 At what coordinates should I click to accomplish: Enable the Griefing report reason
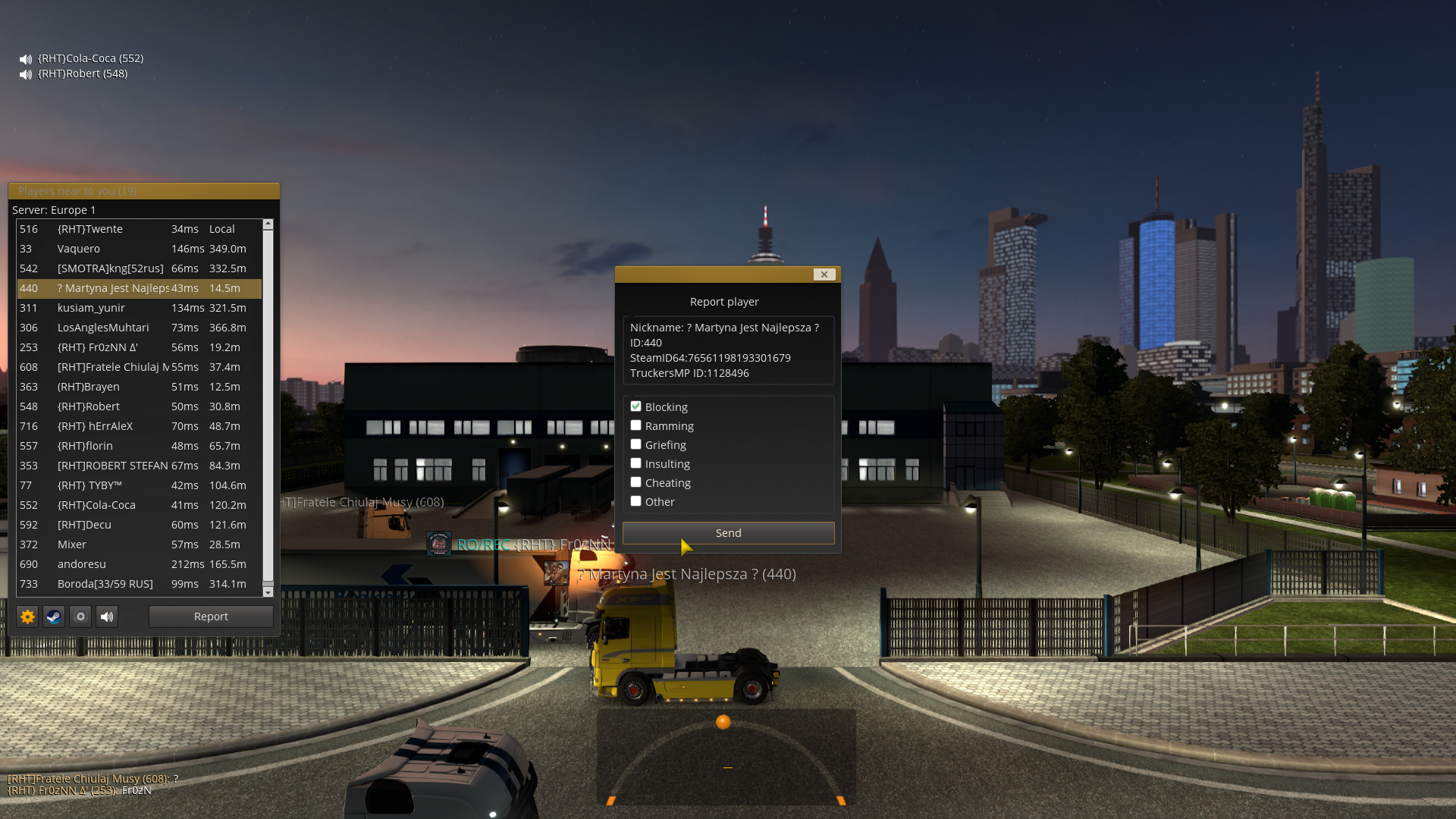pyautogui.click(x=636, y=444)
